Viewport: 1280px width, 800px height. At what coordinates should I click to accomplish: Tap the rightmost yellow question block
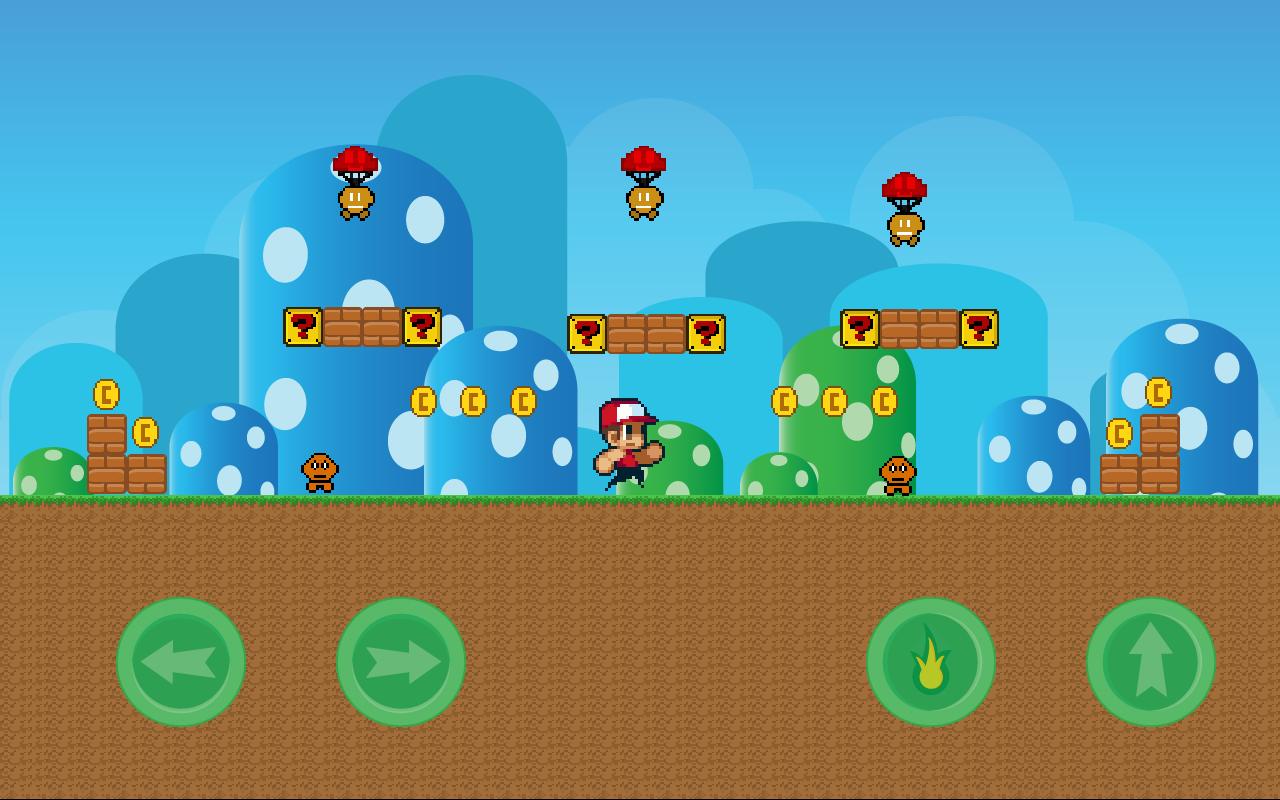click(978, 326)
